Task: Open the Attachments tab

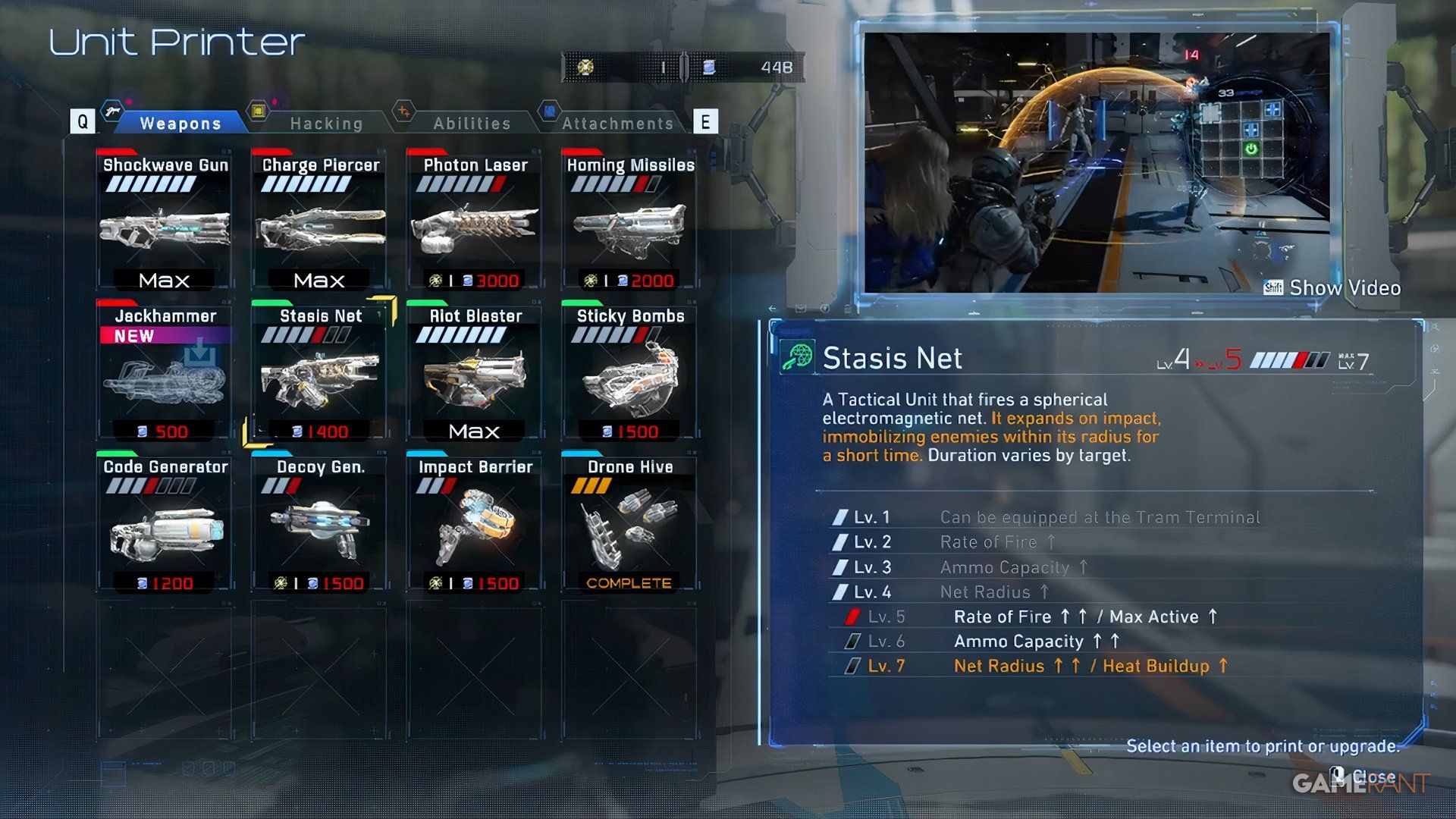Action: click(x=617, y=123)
